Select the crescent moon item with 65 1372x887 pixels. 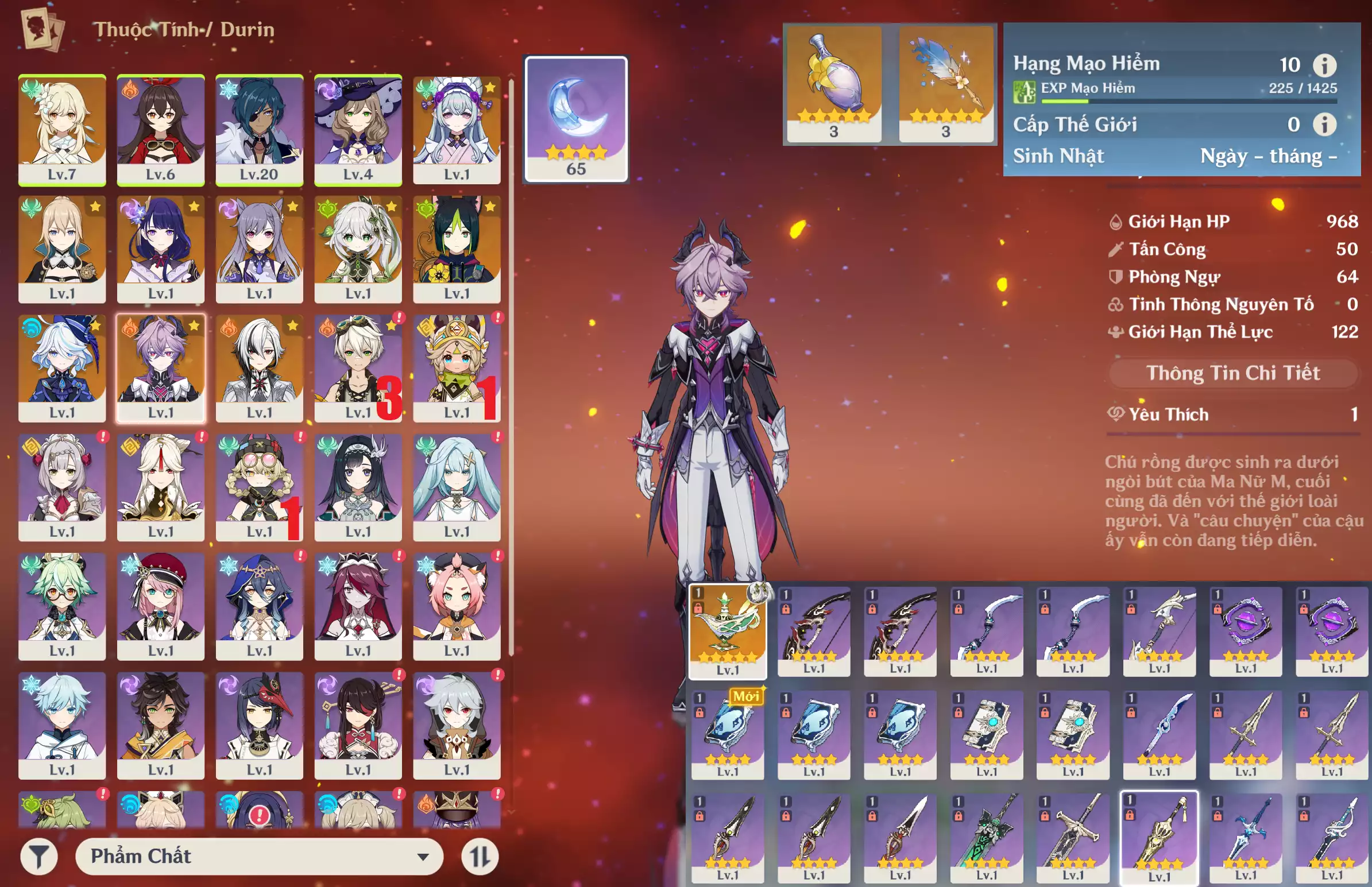575,119
